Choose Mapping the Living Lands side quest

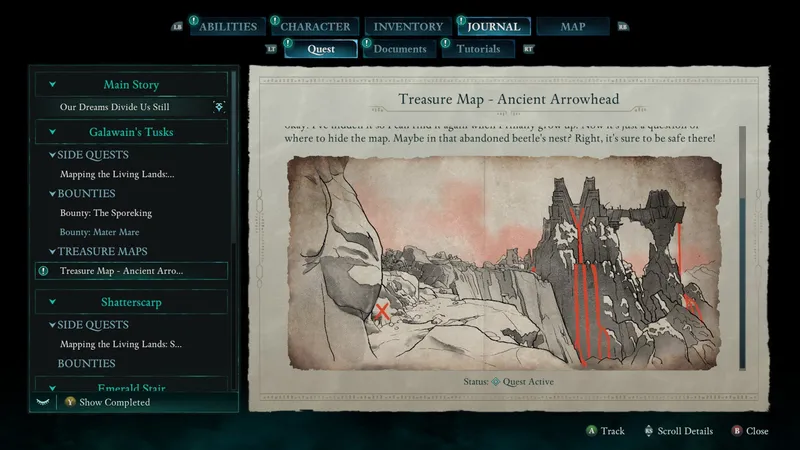pyautogui.click(x=119, y=174)
